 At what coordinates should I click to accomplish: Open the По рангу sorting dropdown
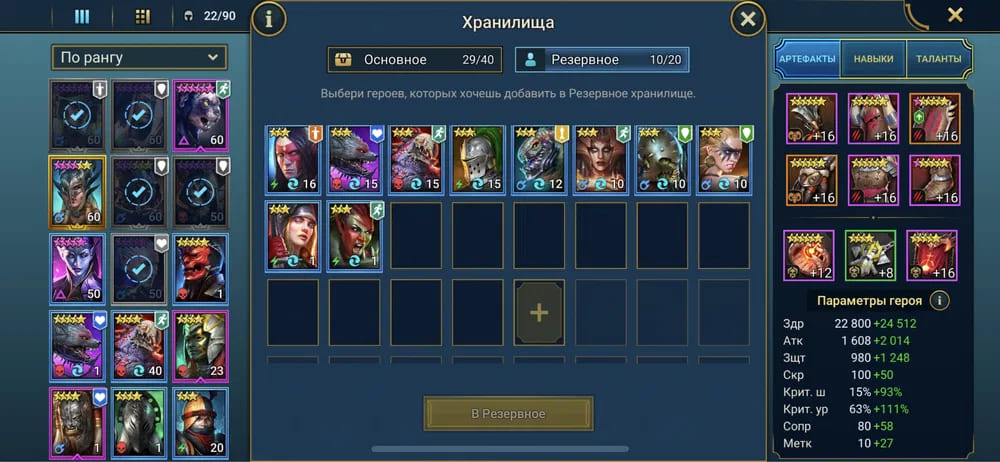pyautogui.click(x=139, y=58)
